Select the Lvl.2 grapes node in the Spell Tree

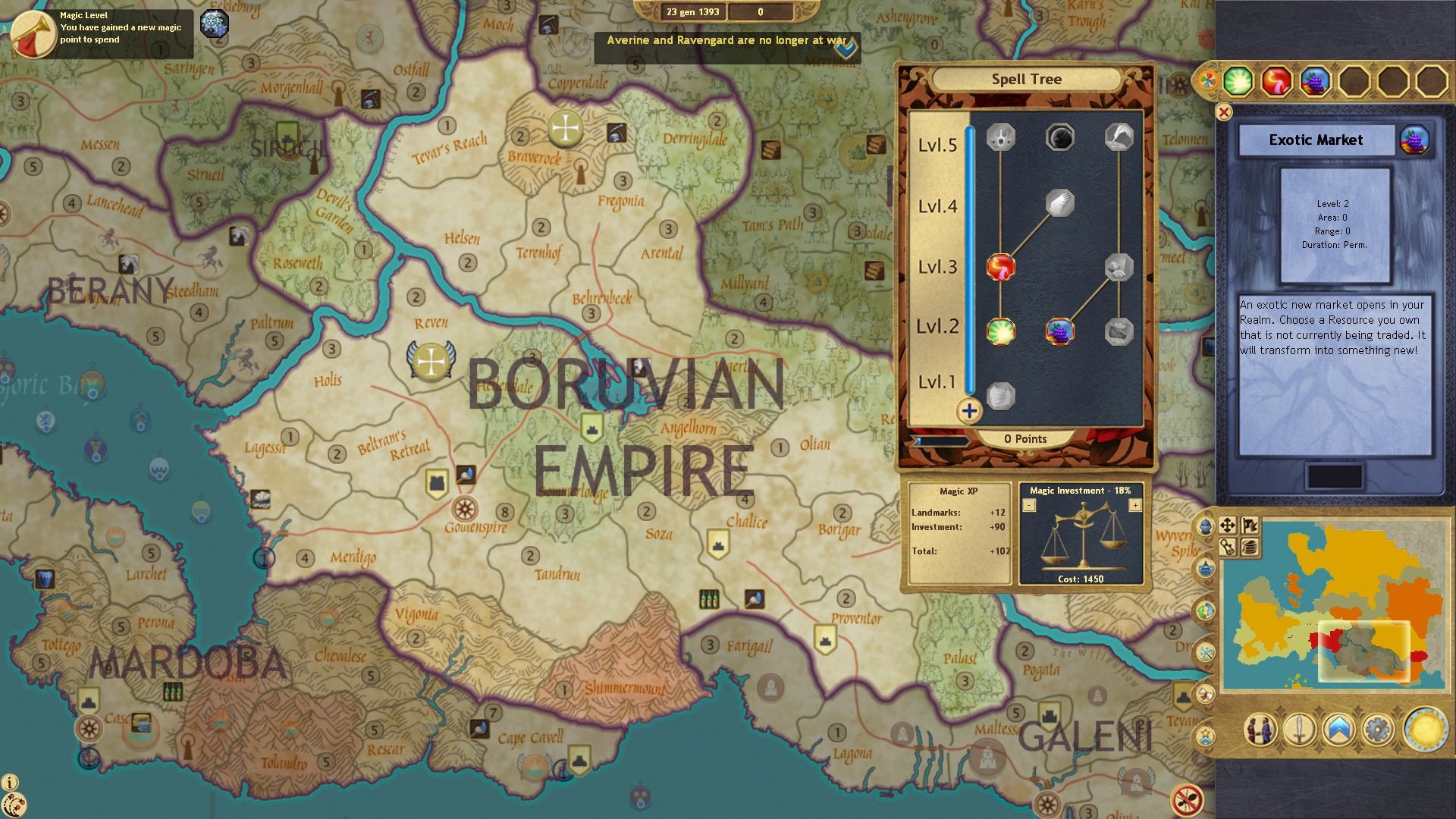[x=1059, y=331]
